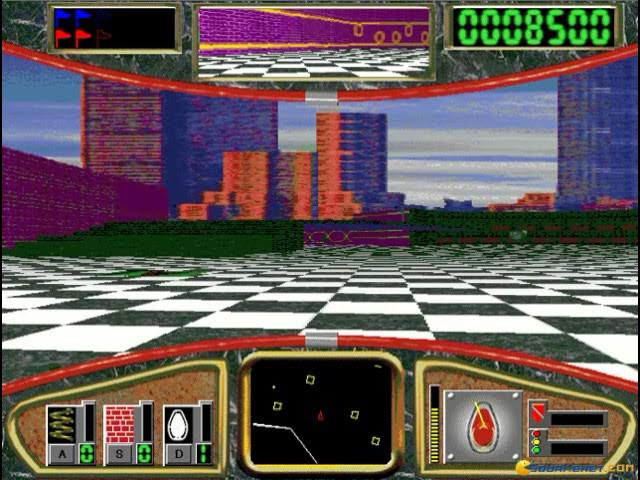Click the red and blue flags panel
Screen dimensions: 640x480
tap(113, 28)
